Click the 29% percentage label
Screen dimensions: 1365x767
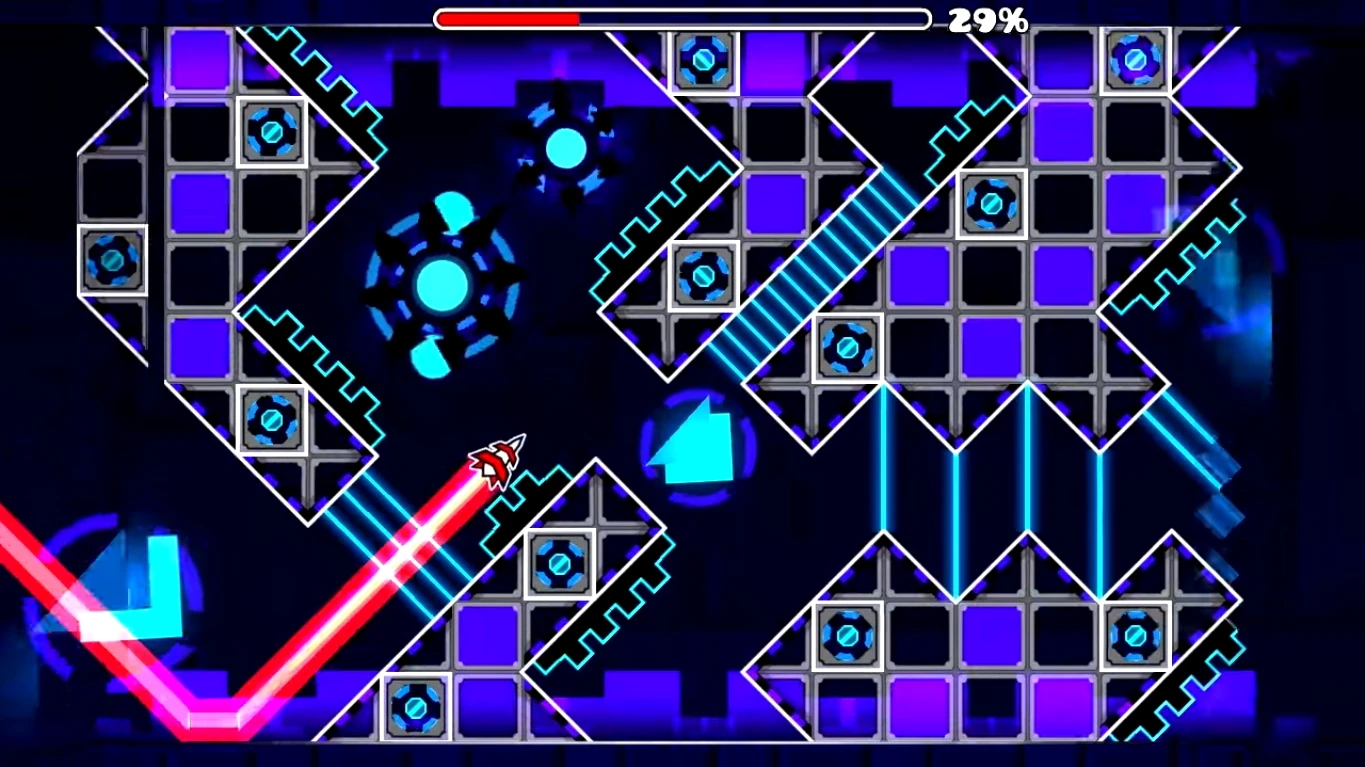(x=988, y=18)
